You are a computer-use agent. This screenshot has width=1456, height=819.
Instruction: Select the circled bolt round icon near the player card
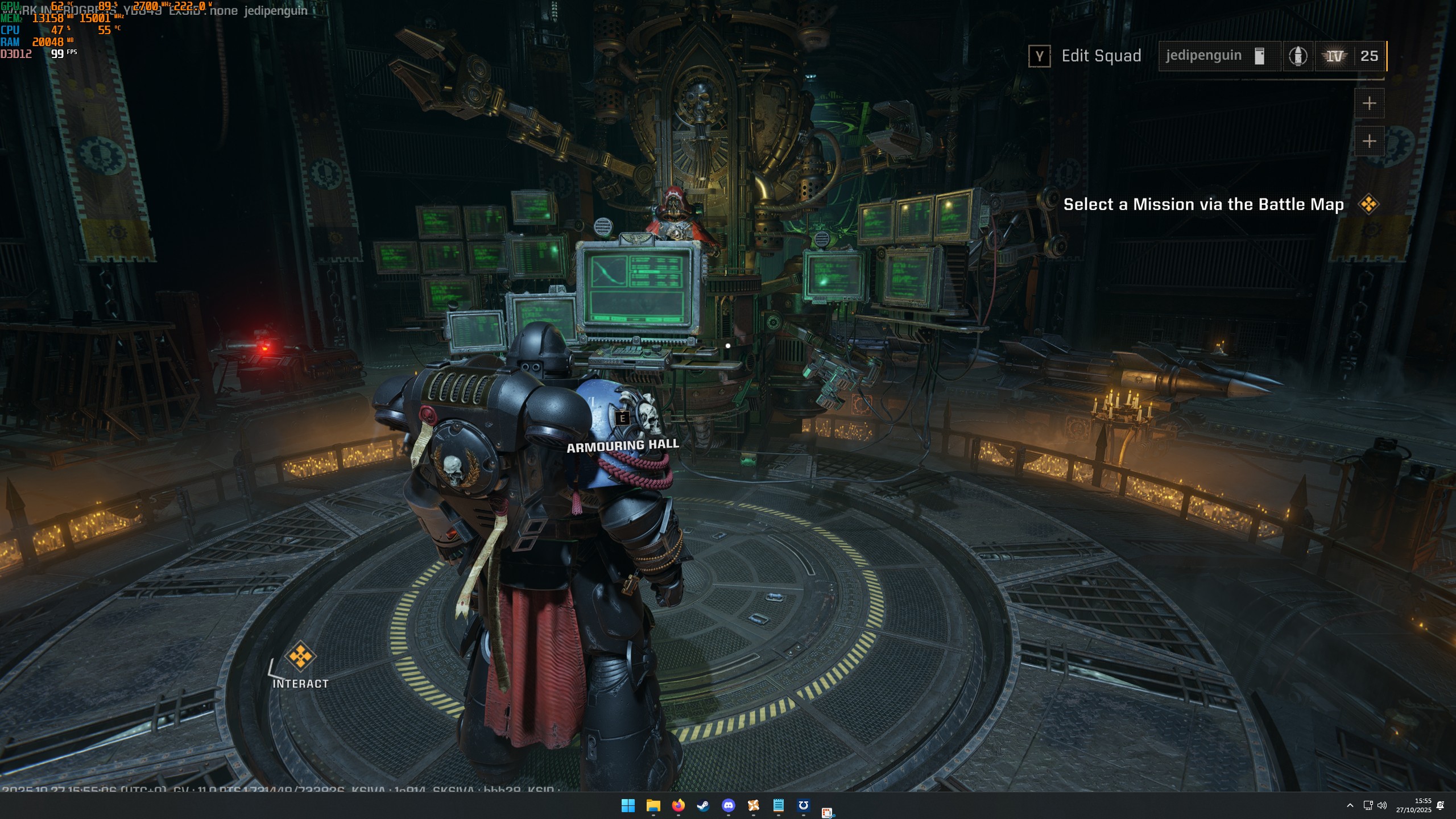point(1300,56)
